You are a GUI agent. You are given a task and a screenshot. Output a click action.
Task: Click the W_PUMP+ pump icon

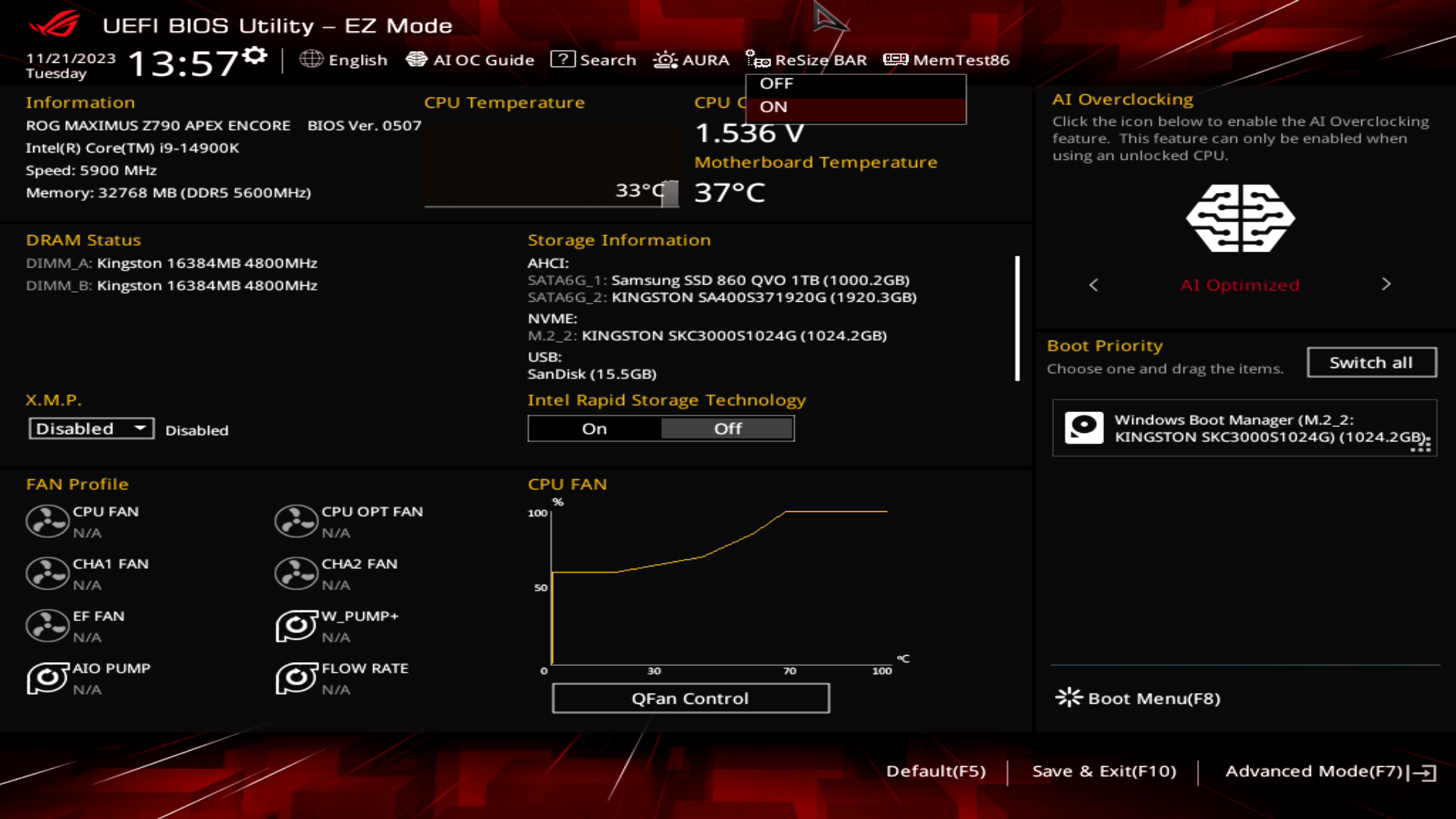[296, 626]
